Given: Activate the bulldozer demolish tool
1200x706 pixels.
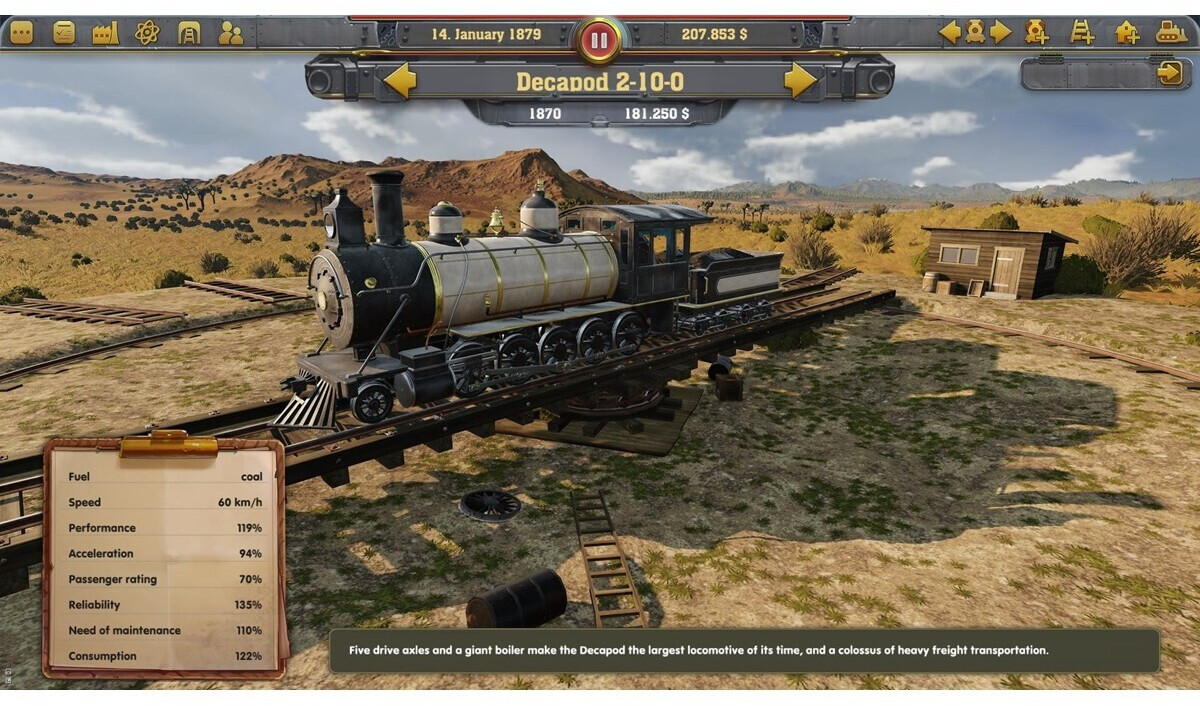Looking at the screenshot, I should [1172, 32].
